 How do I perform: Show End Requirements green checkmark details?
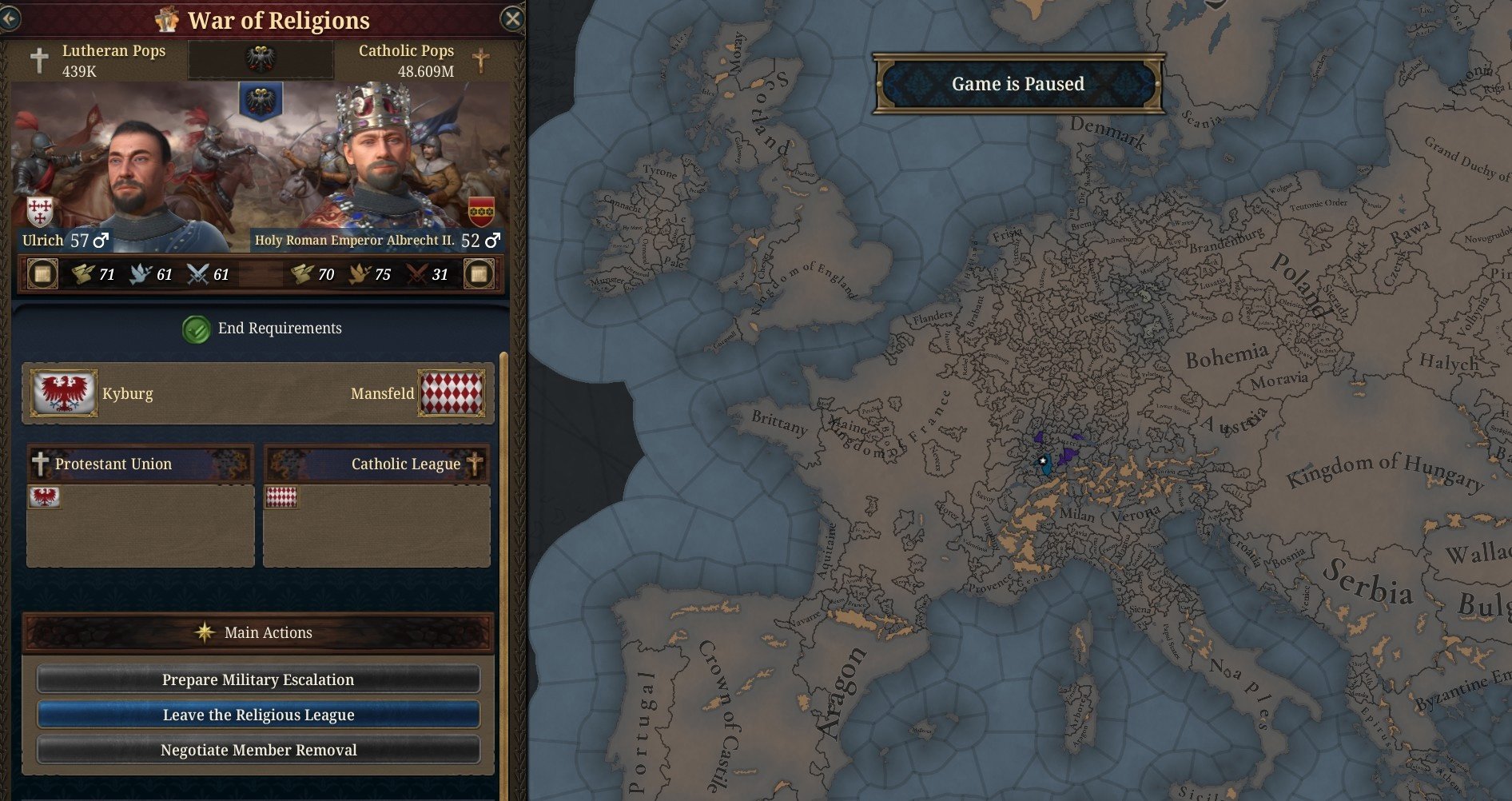pyautogui.click(x=196, y=329)
